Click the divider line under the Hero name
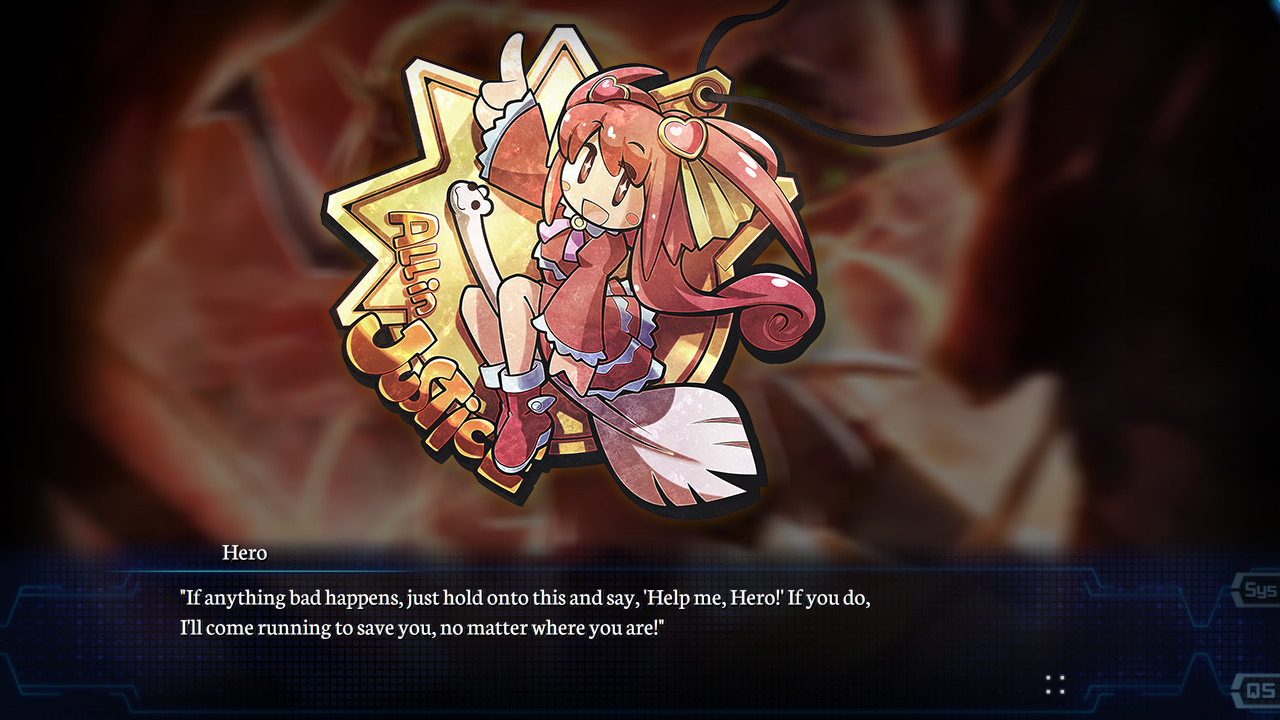 (x=300, y=568)
